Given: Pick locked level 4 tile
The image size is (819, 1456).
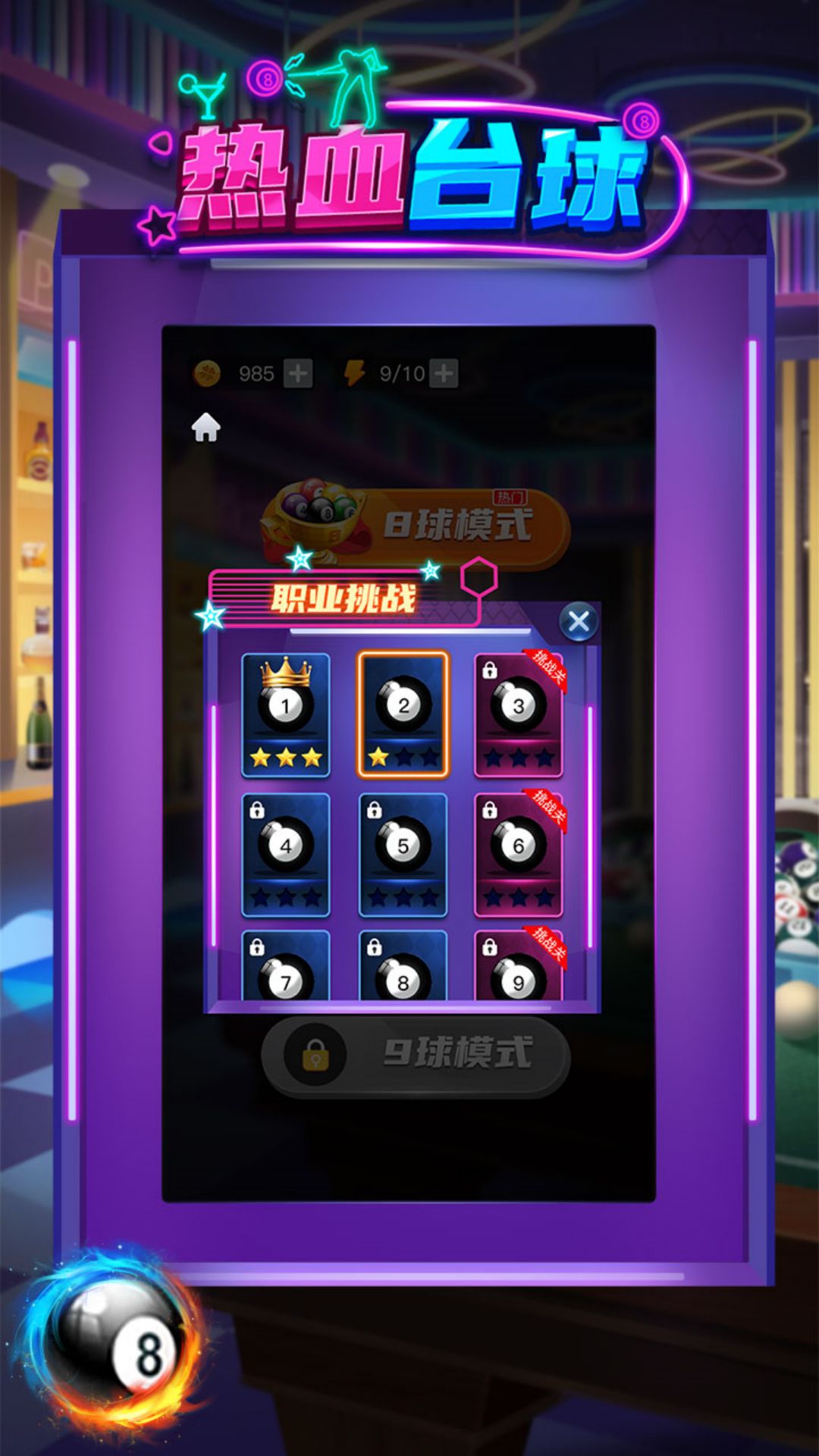Looking at the screenshot, I should [x=286, y=855].
